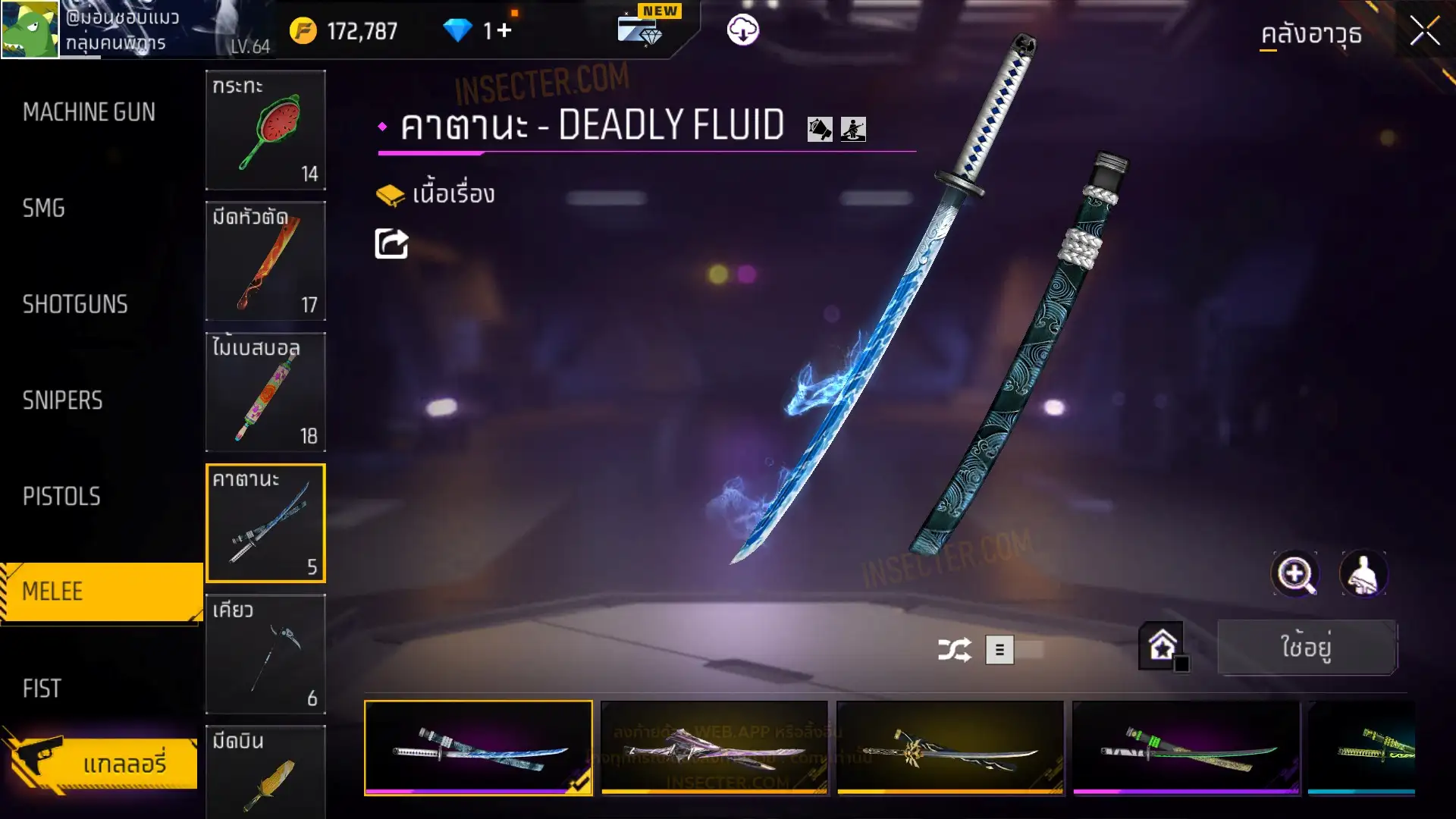Click the share icon
The width and height of the screenshot is (1456, 819).
coord(391,244)
